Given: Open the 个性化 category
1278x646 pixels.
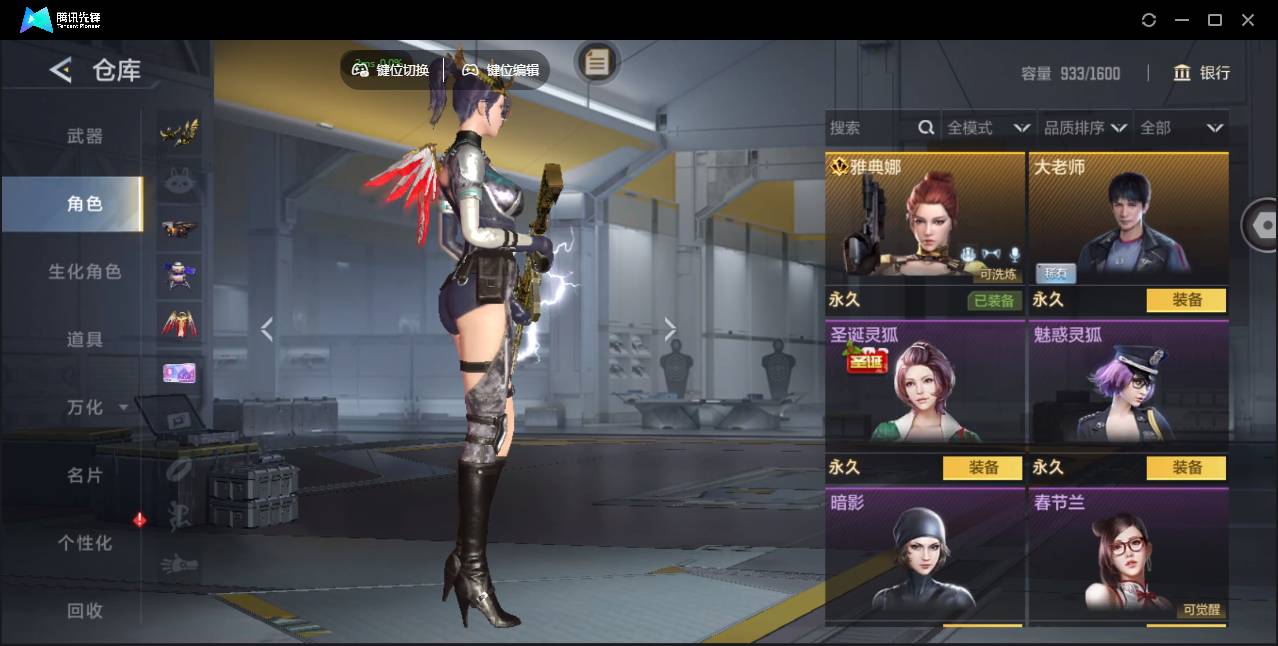Looking at the screenshot, I should pyautogui.click(x=85, y=543).
